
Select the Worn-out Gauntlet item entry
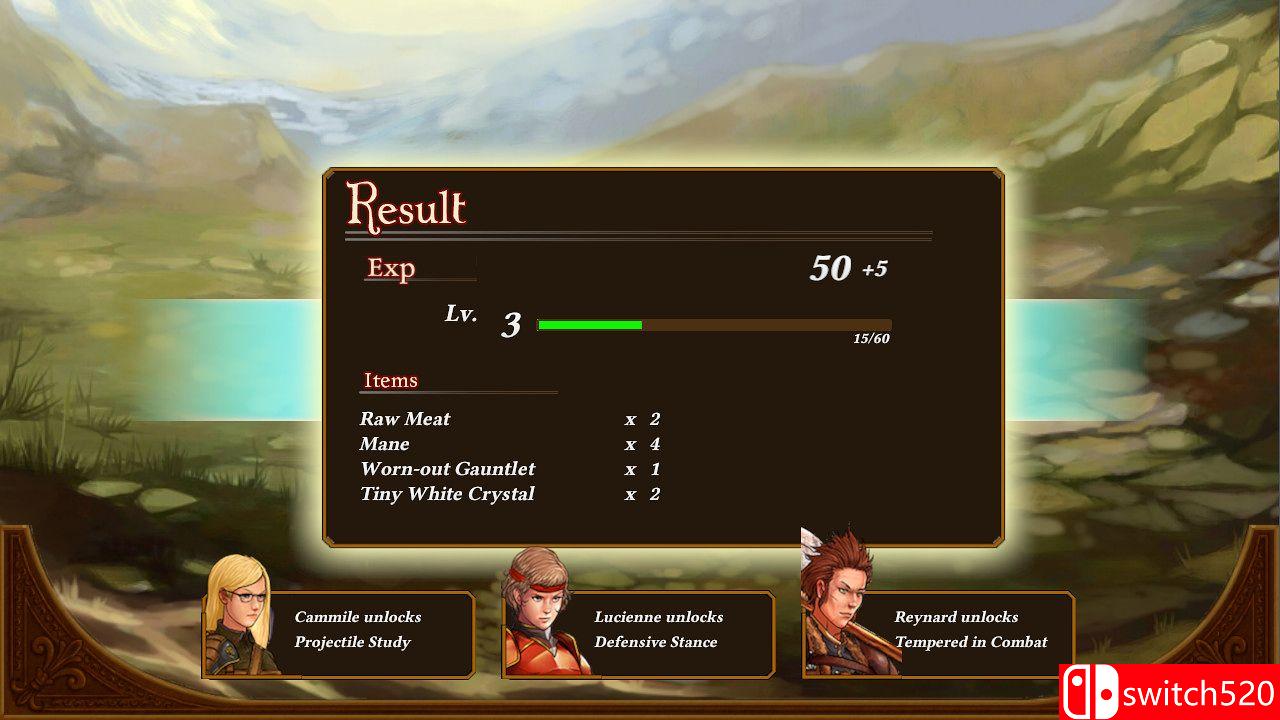click(447, 469)
